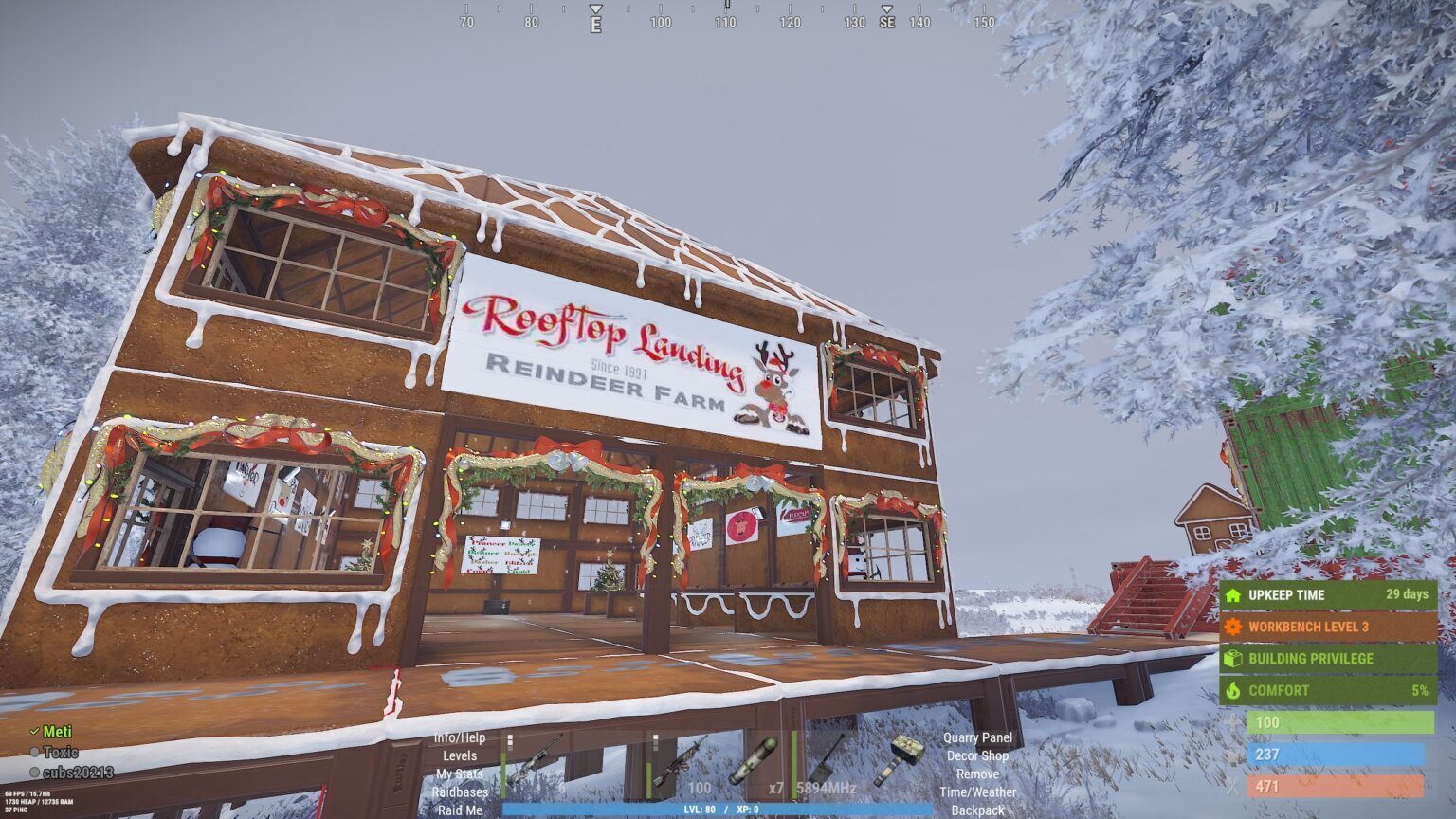Open the Quarry Panel
This screenshot has width=1456, height=819.
pos(977,738)
